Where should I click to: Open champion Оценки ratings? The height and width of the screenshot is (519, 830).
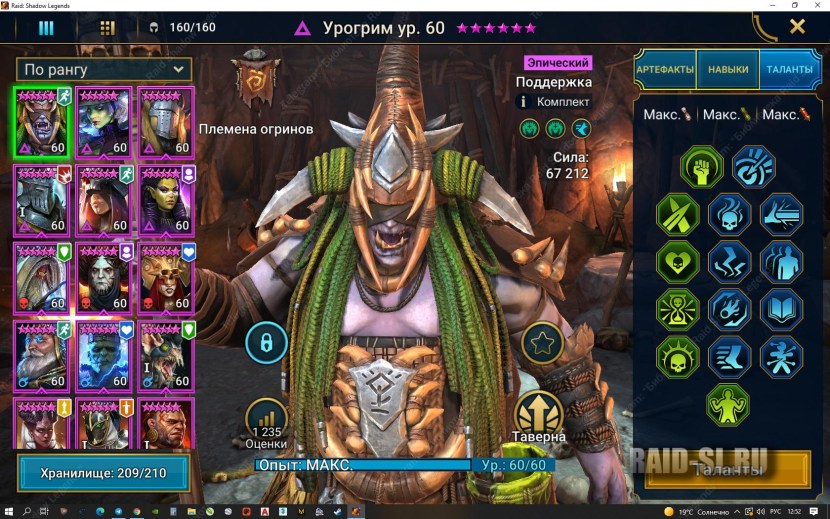[x=266, y=420]
